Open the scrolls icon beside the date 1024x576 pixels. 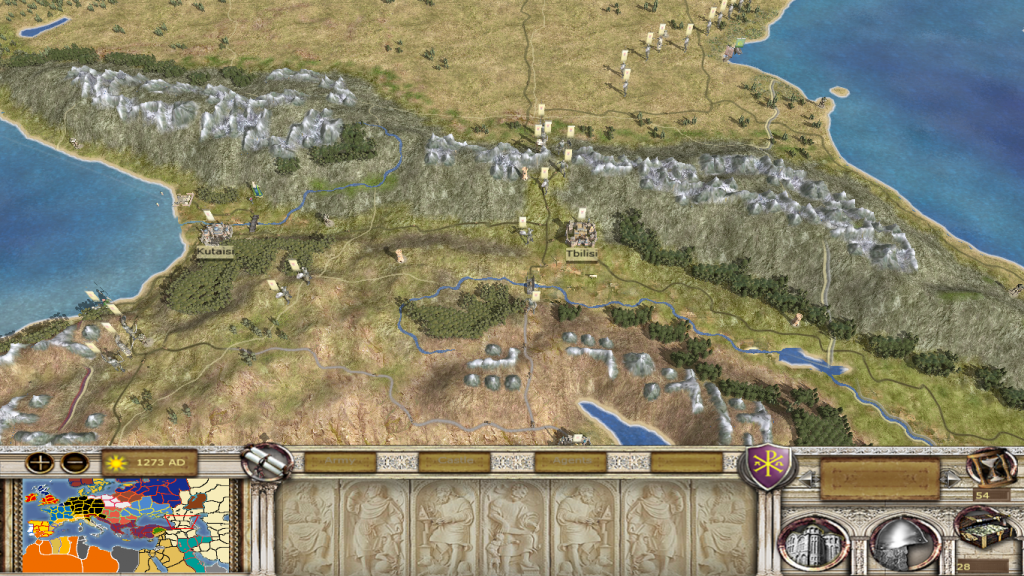coord(267,461)
